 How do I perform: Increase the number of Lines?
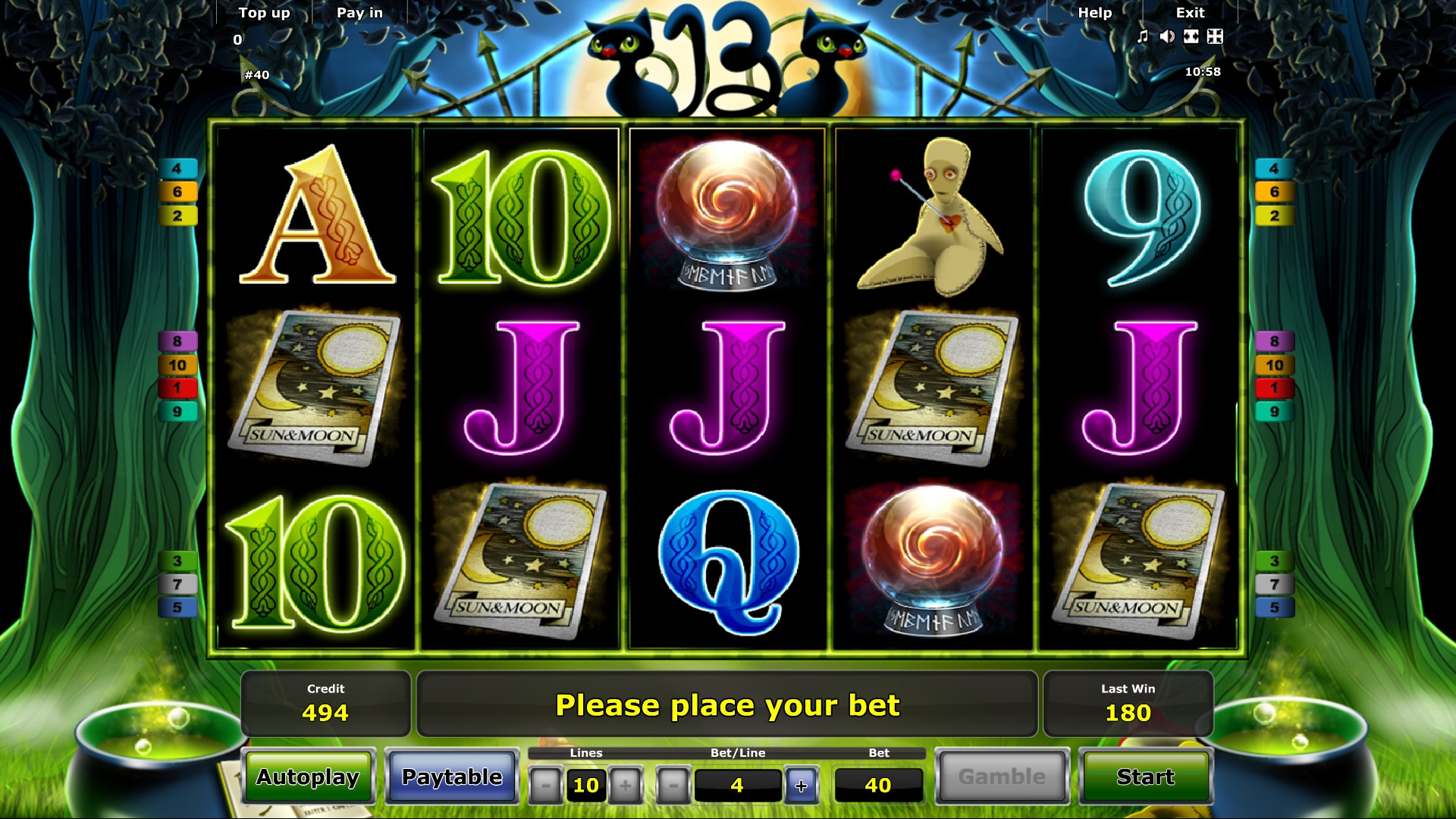point(626,786)
